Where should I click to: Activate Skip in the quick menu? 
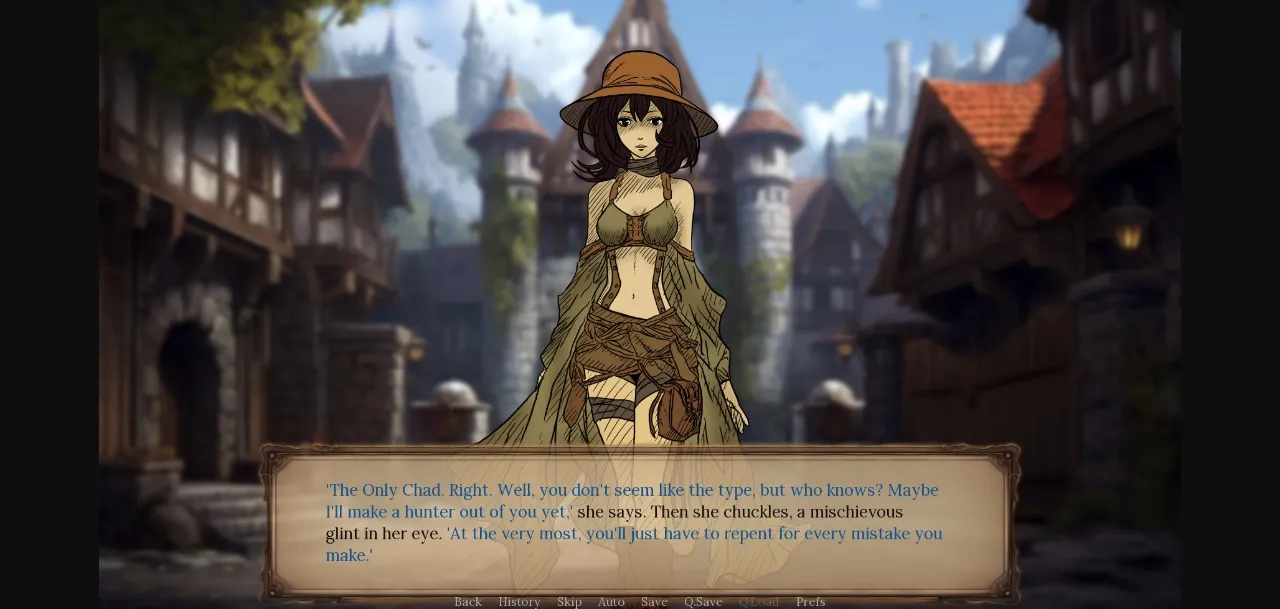click(x=569, y=602)
